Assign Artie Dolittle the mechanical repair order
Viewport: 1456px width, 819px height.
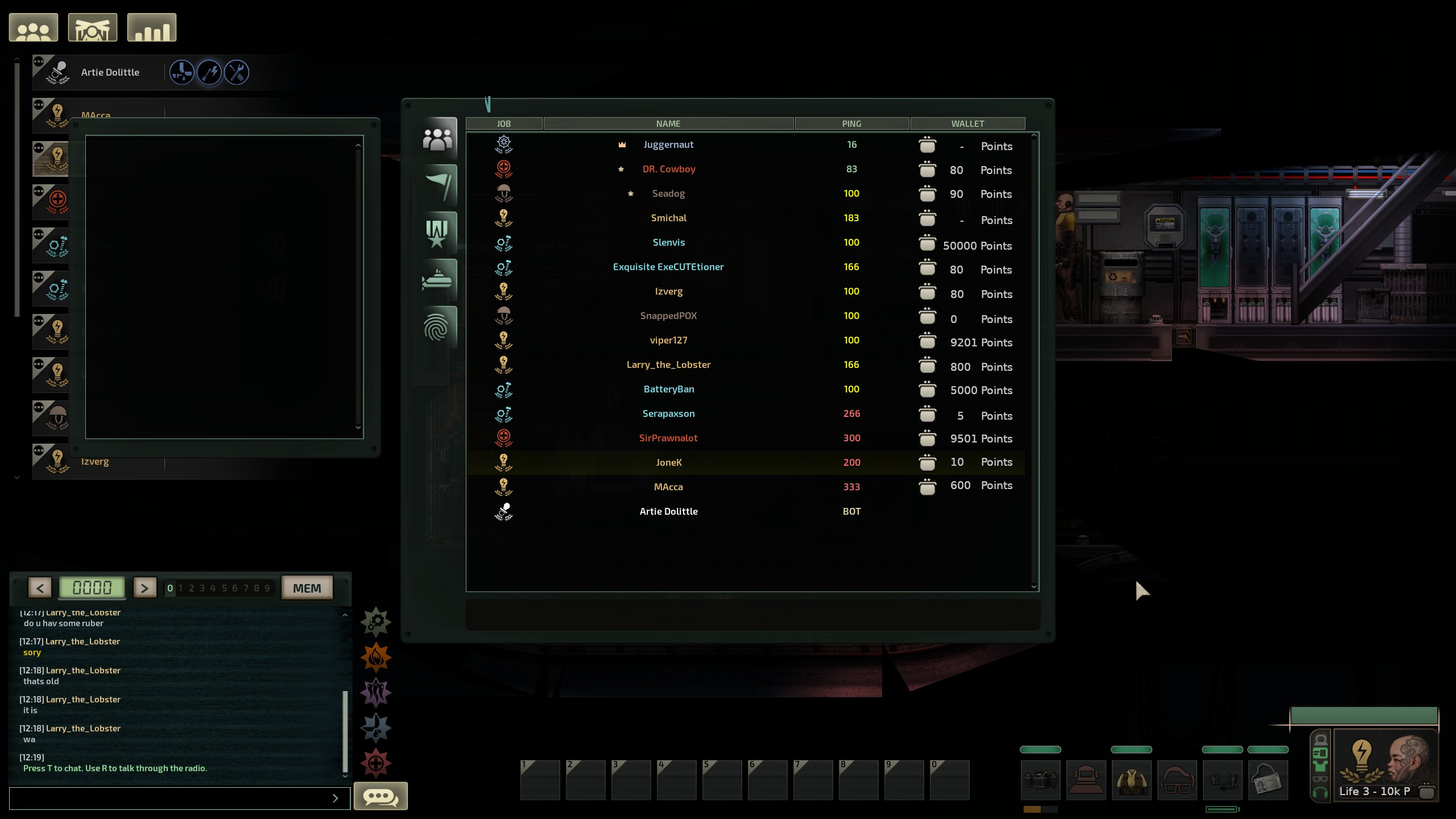click(237, 72)
